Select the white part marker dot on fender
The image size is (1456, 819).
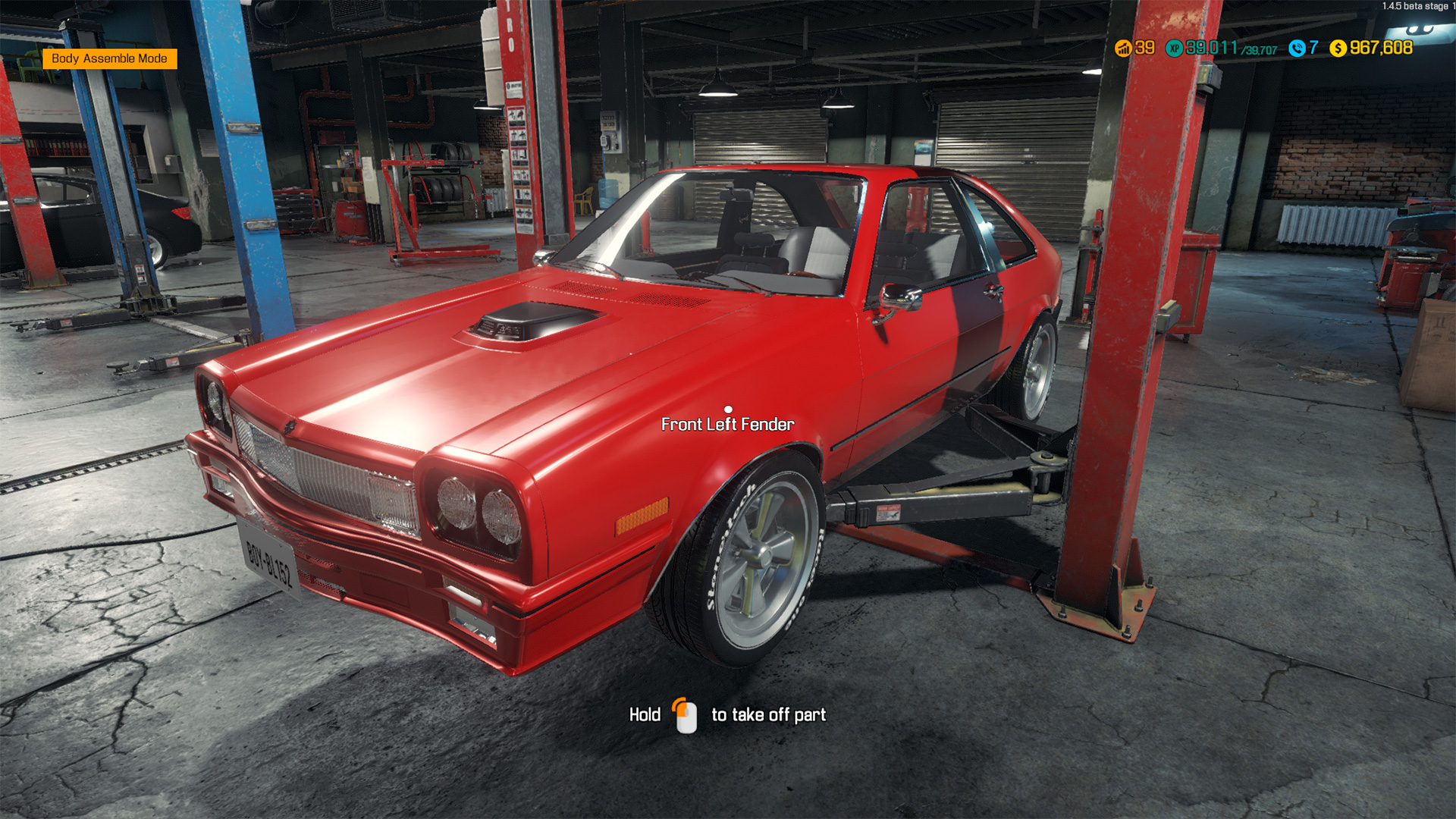730,410
